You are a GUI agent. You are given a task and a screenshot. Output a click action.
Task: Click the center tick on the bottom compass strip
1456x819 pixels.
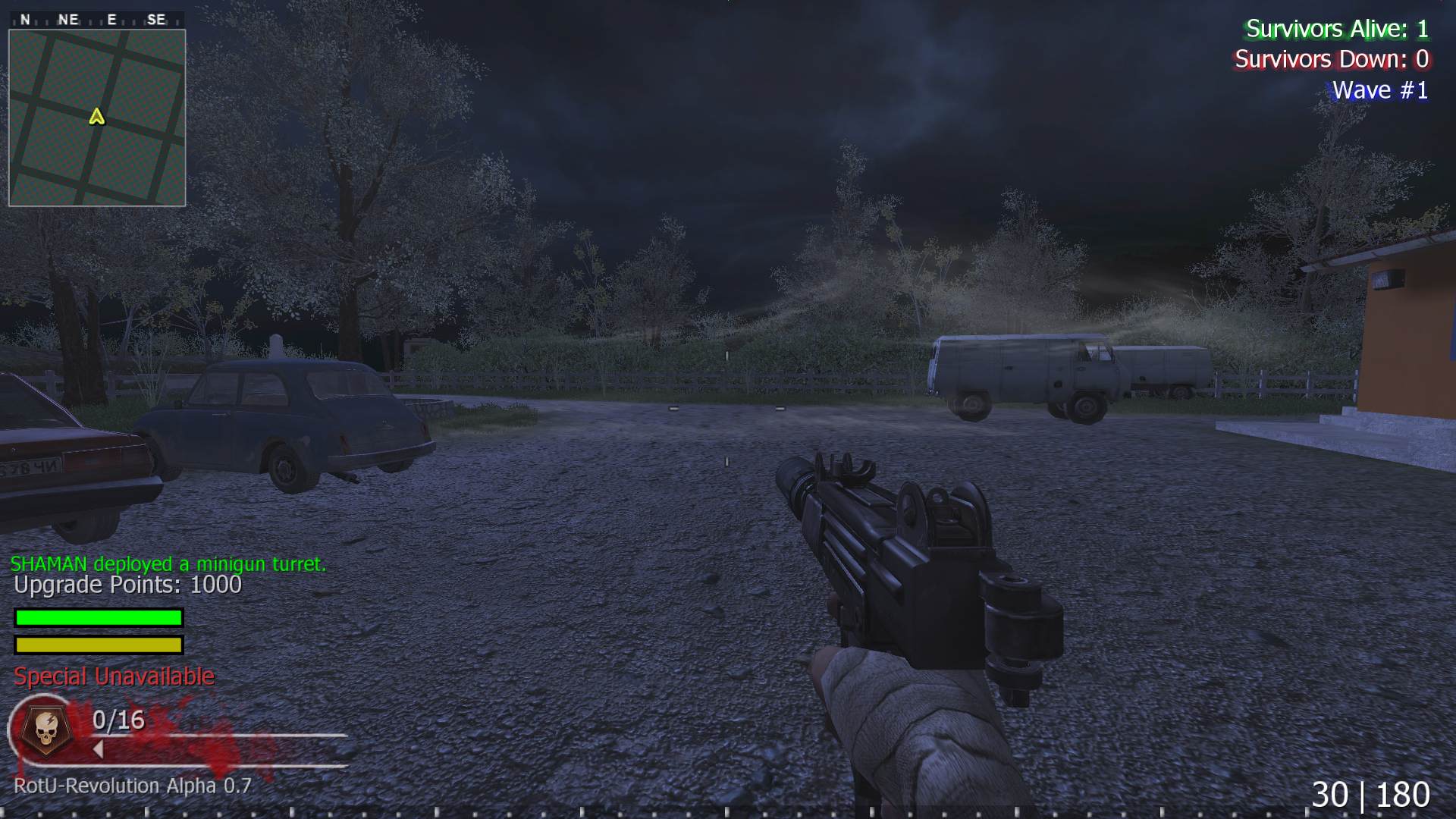[728, 813]
